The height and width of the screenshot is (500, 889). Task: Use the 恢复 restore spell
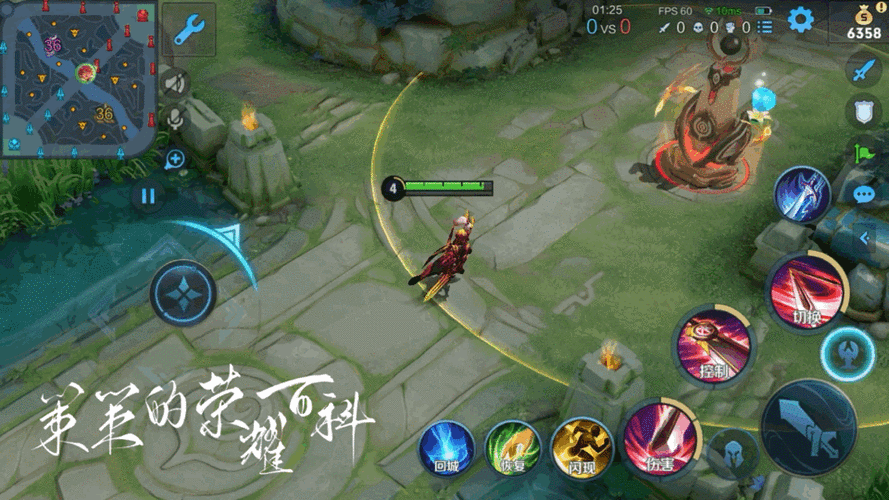(513, 447)
